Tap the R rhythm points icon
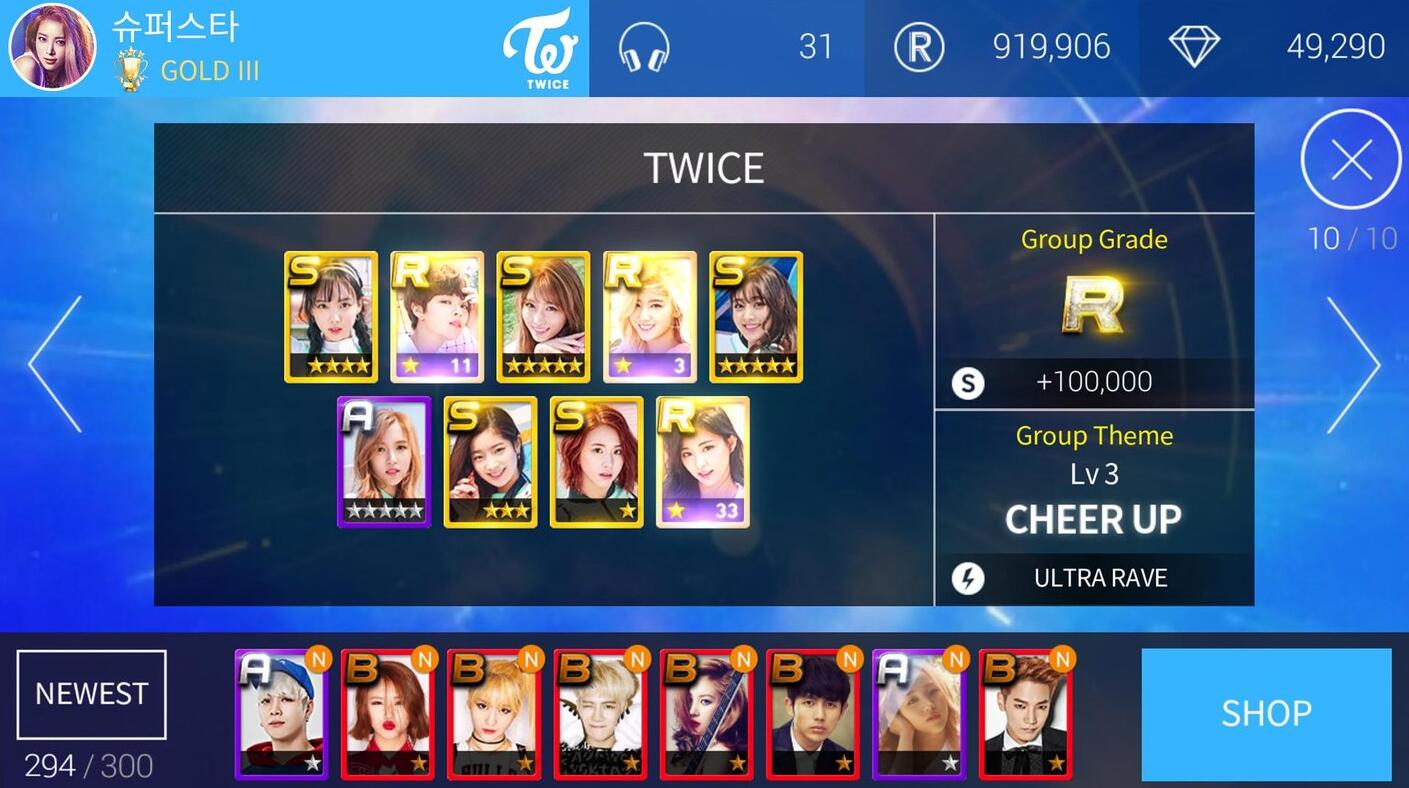This screenshot has height=788, width=1409. (x=918, y=47)
